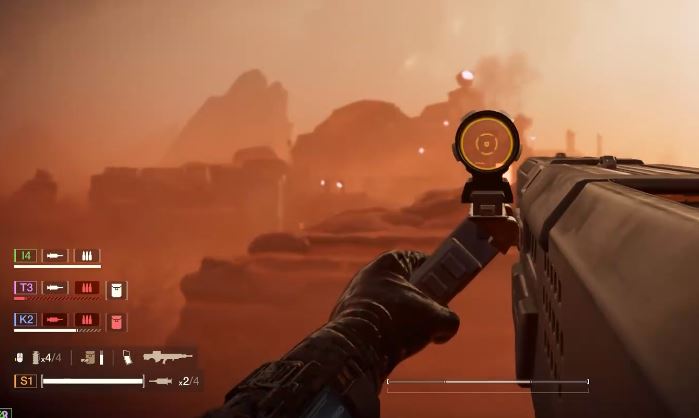Select the K2 squad member tag
This screenshot has height=418, width=699.
(26, 320)
